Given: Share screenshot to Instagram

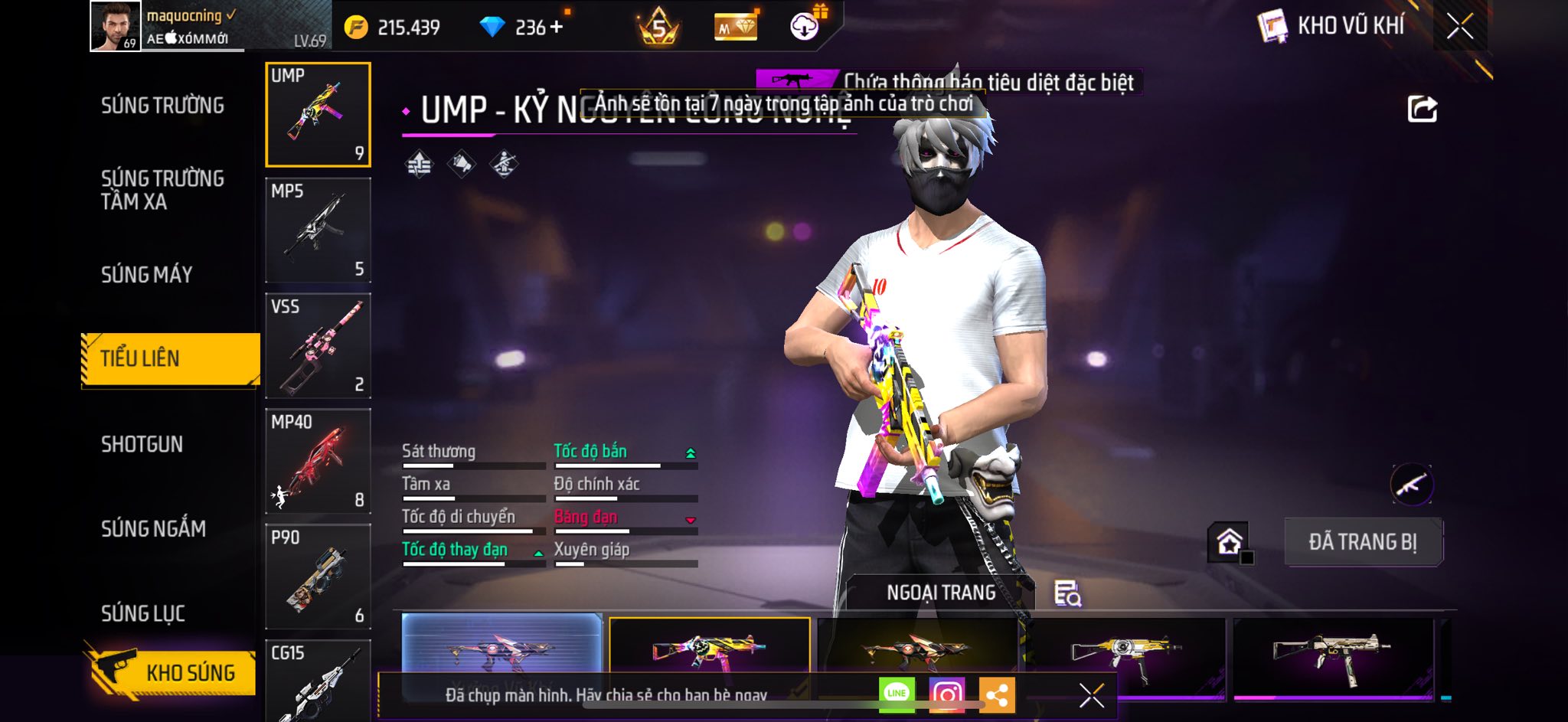Looking at the screenshot, I should [x=946, y=694].
